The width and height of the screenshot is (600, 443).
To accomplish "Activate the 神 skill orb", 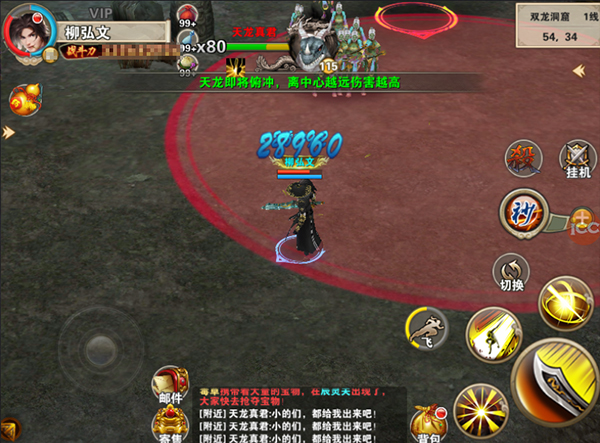I will point(522,210).
